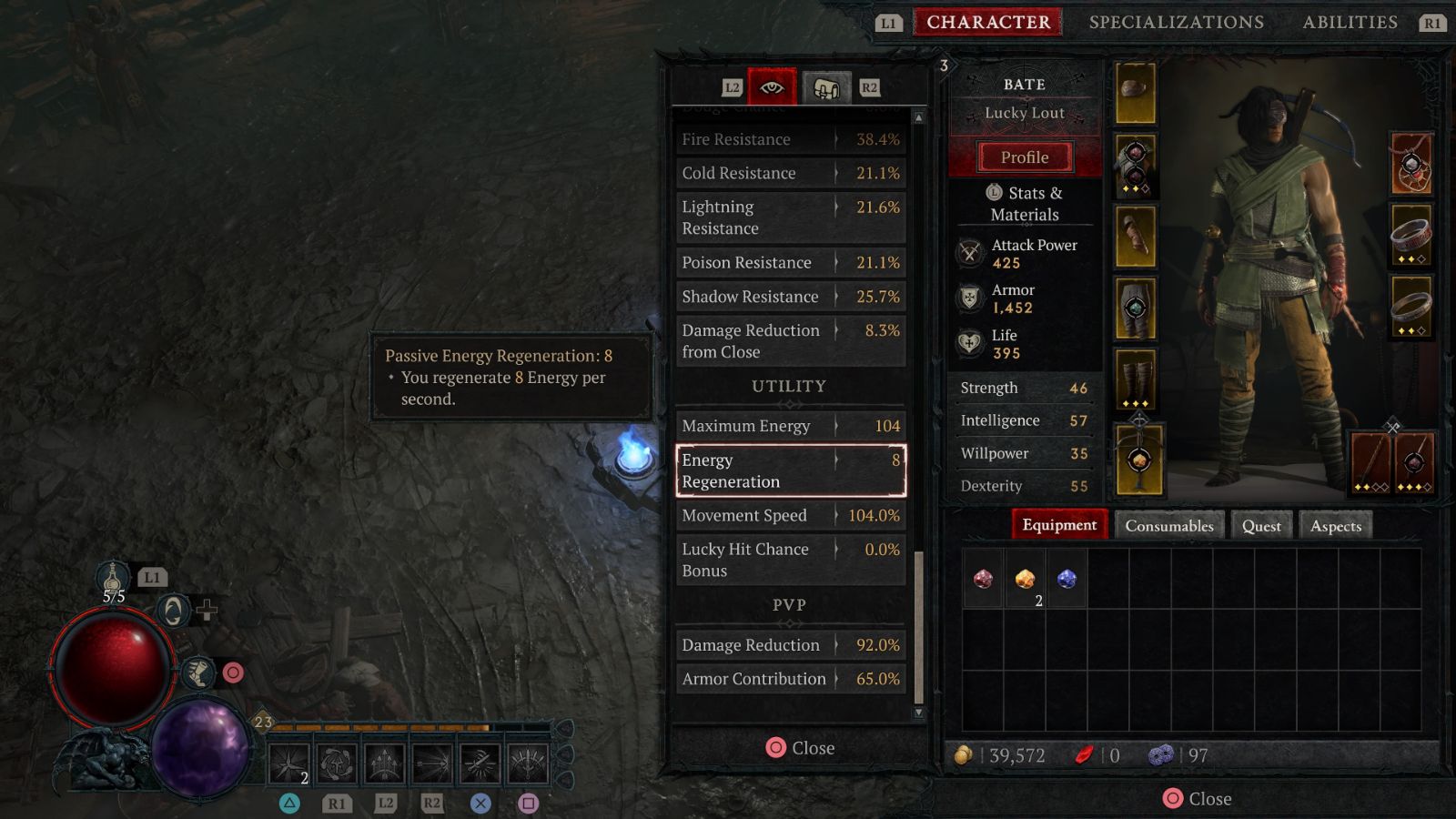Switch to the eye icon stats view
This screenshot has height=819, width=1456.
point(772,87)
